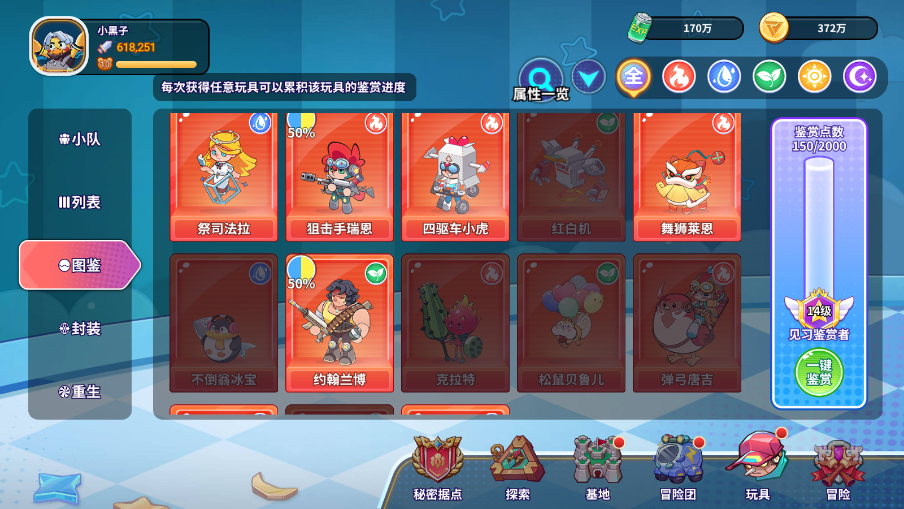Go to 探索 exploration
This screenshot has height=509, width=904.
(x=517, y=467)
